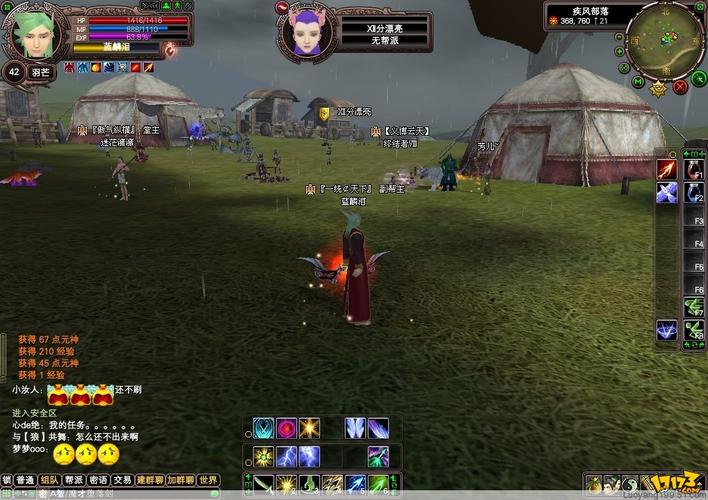
Task: Switch to the 密语 whisper tab
Action: click(x=98, y=480)
